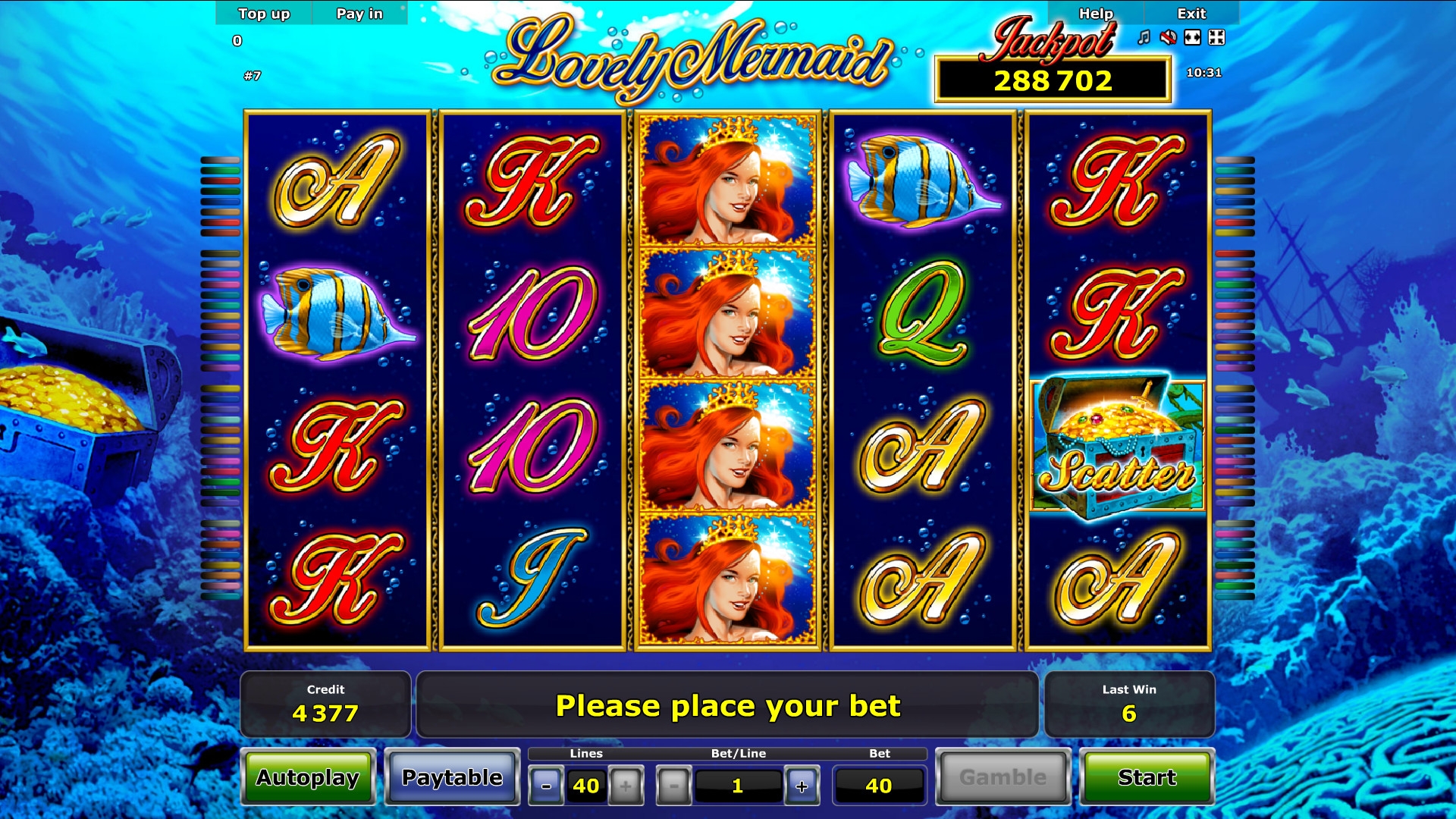Click the inward-arrows shrink screen icon
This screenshot has height=819, width=1456.
tap(1216, 37)
